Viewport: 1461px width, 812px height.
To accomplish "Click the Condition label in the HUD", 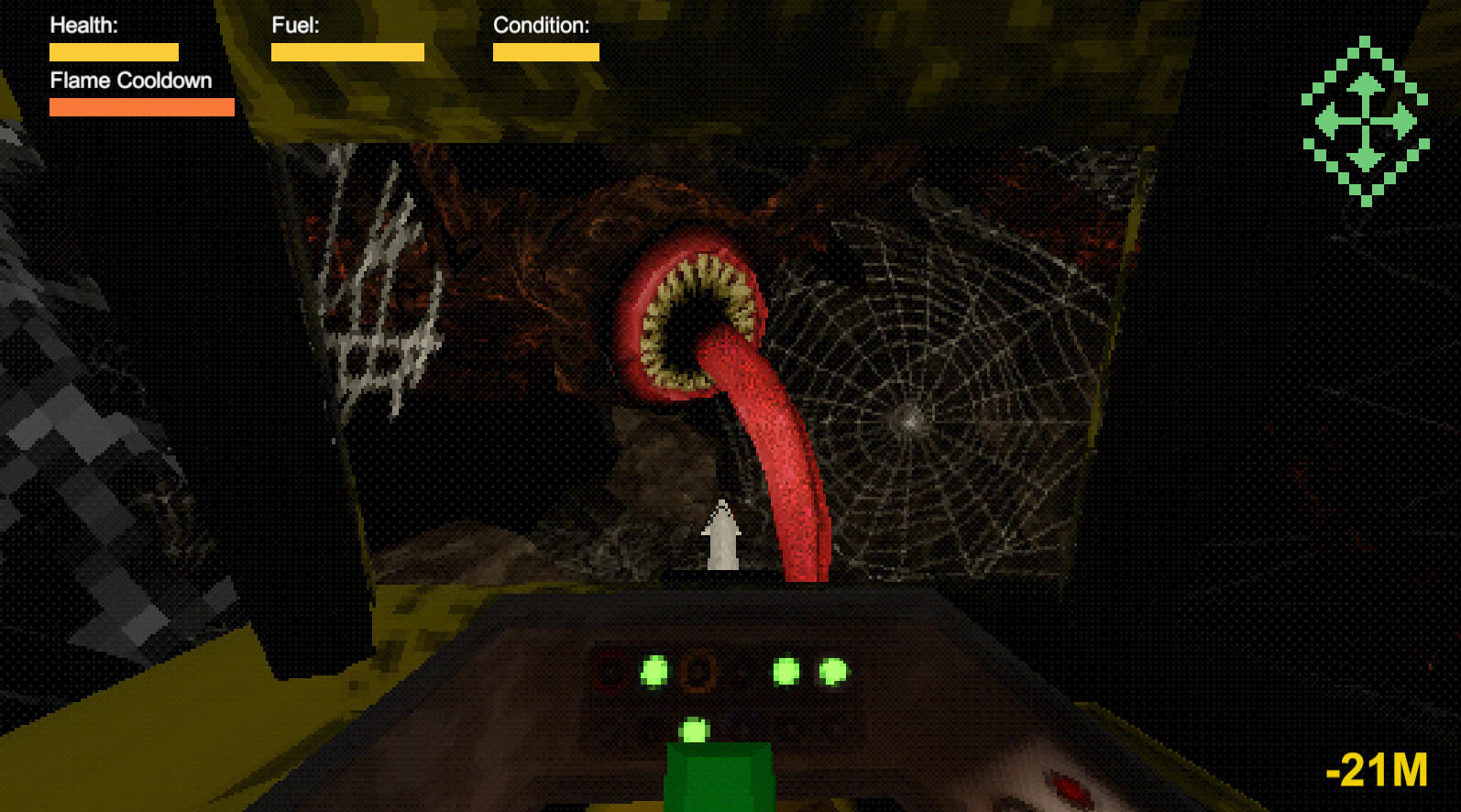I will click(x=541, y=25).
